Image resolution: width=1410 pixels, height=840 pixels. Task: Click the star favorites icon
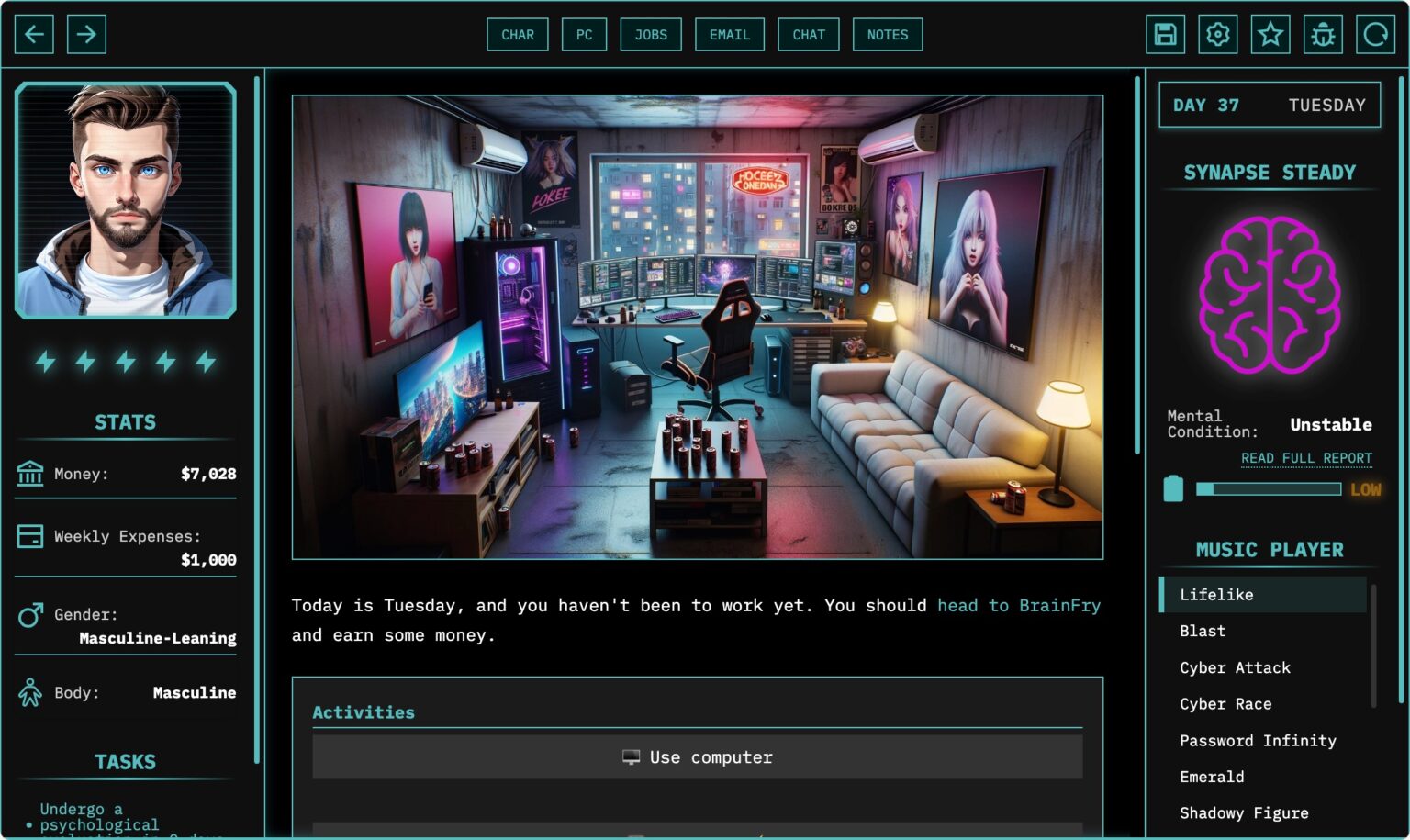1270,33
